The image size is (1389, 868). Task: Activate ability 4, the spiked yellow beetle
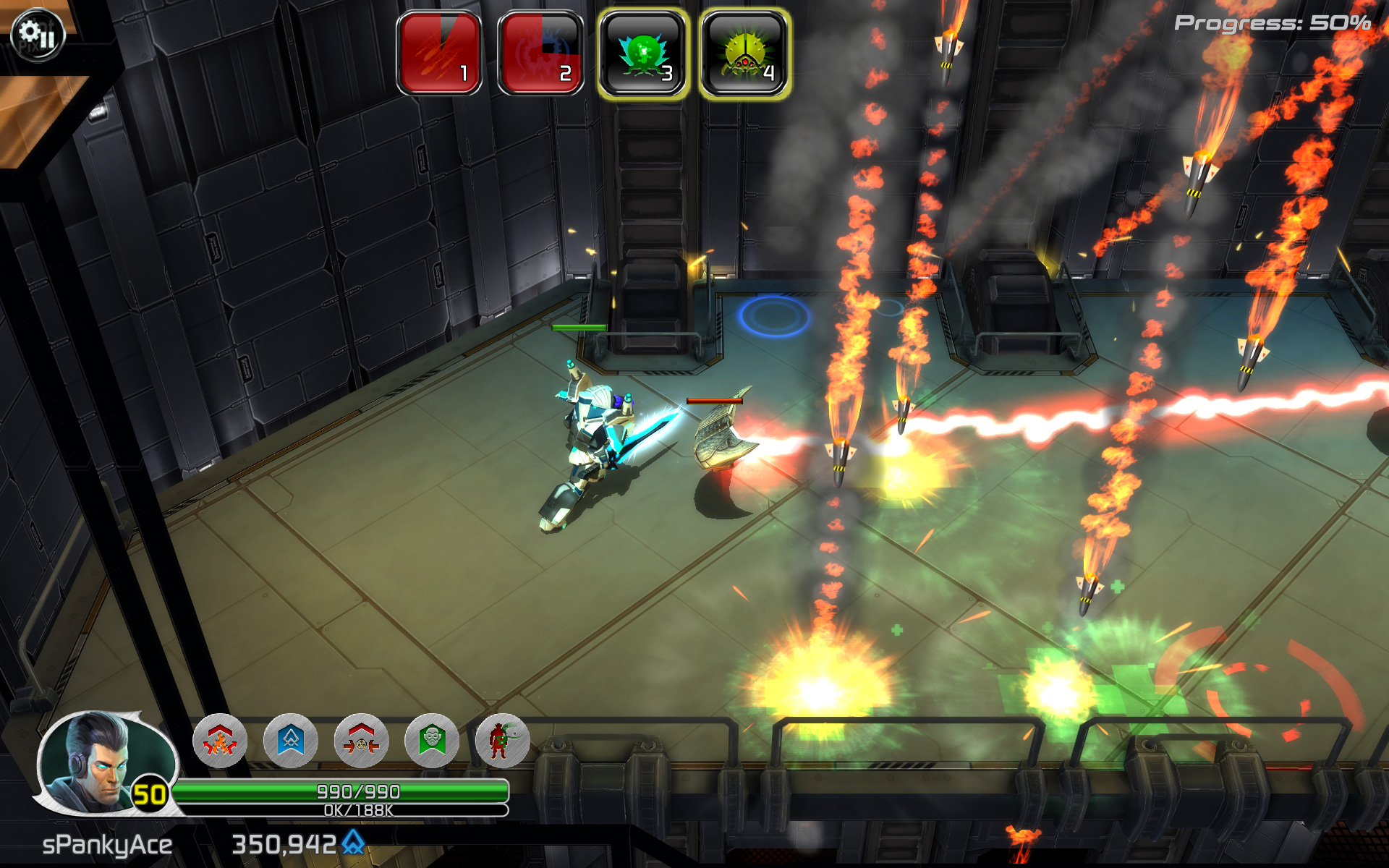(744, 53)
